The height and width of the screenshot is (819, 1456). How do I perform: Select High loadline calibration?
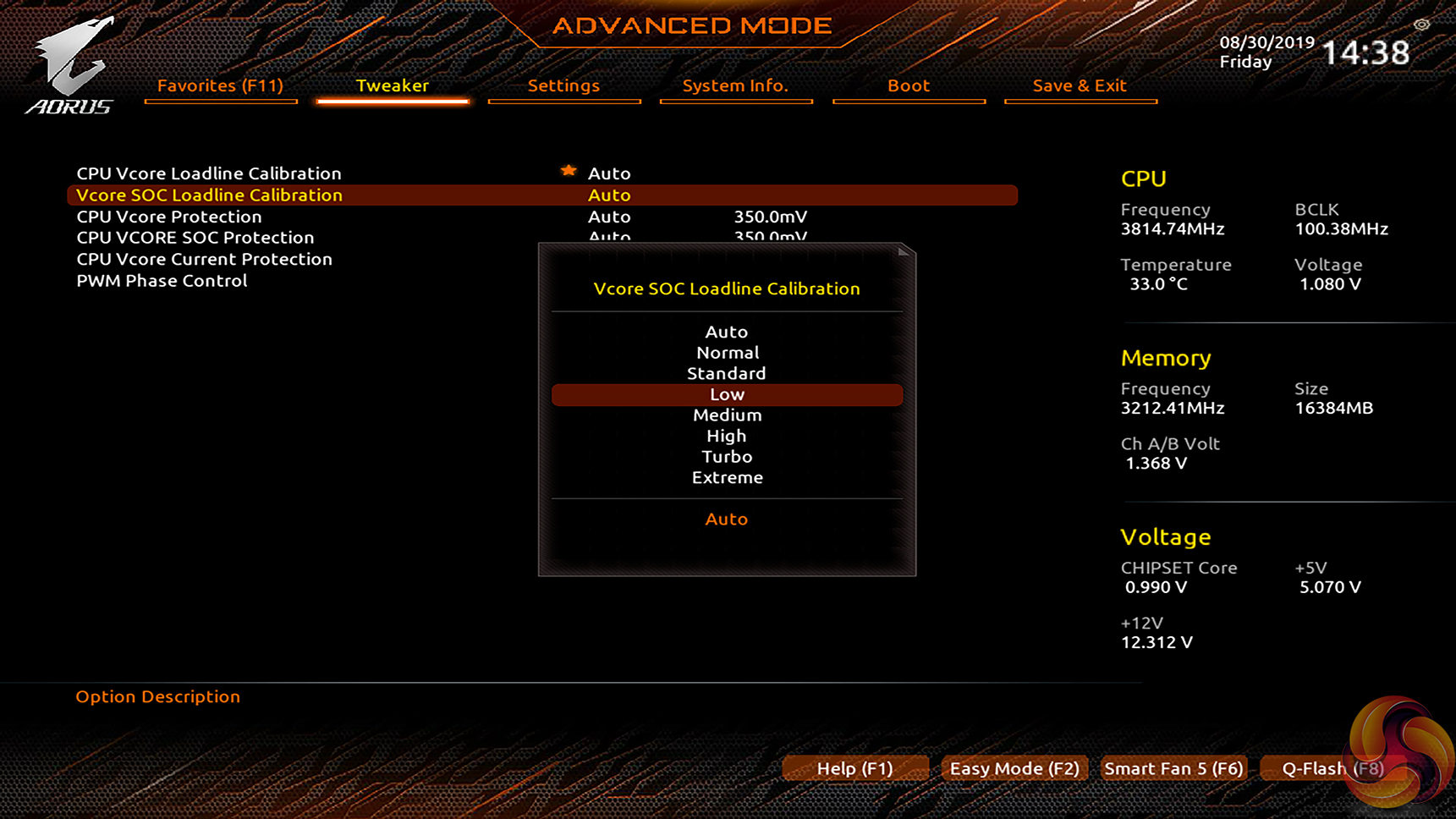coord(727,436)
